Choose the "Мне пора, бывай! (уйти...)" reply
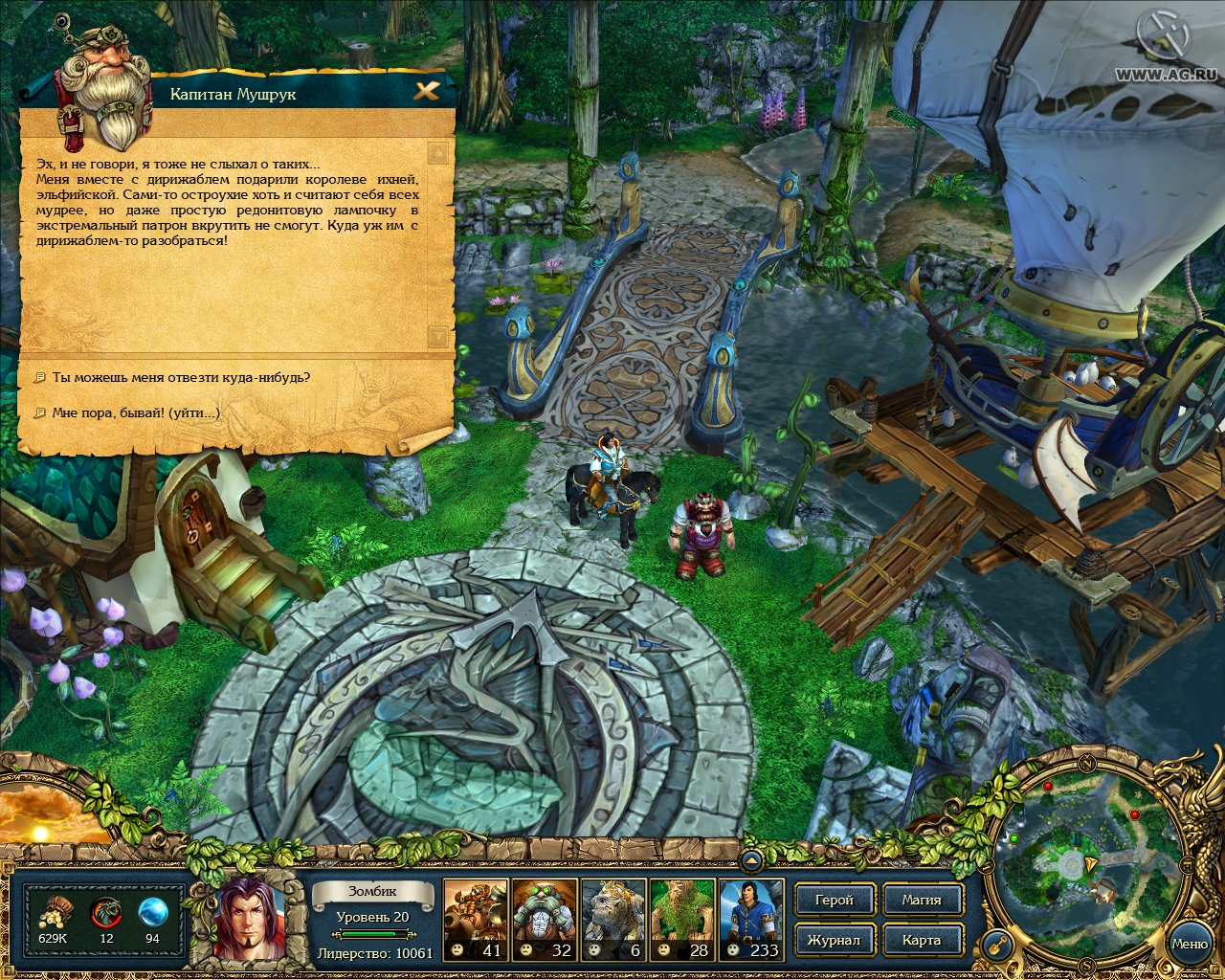Viewport: 1225px width, 980px height. click(136, 412)
